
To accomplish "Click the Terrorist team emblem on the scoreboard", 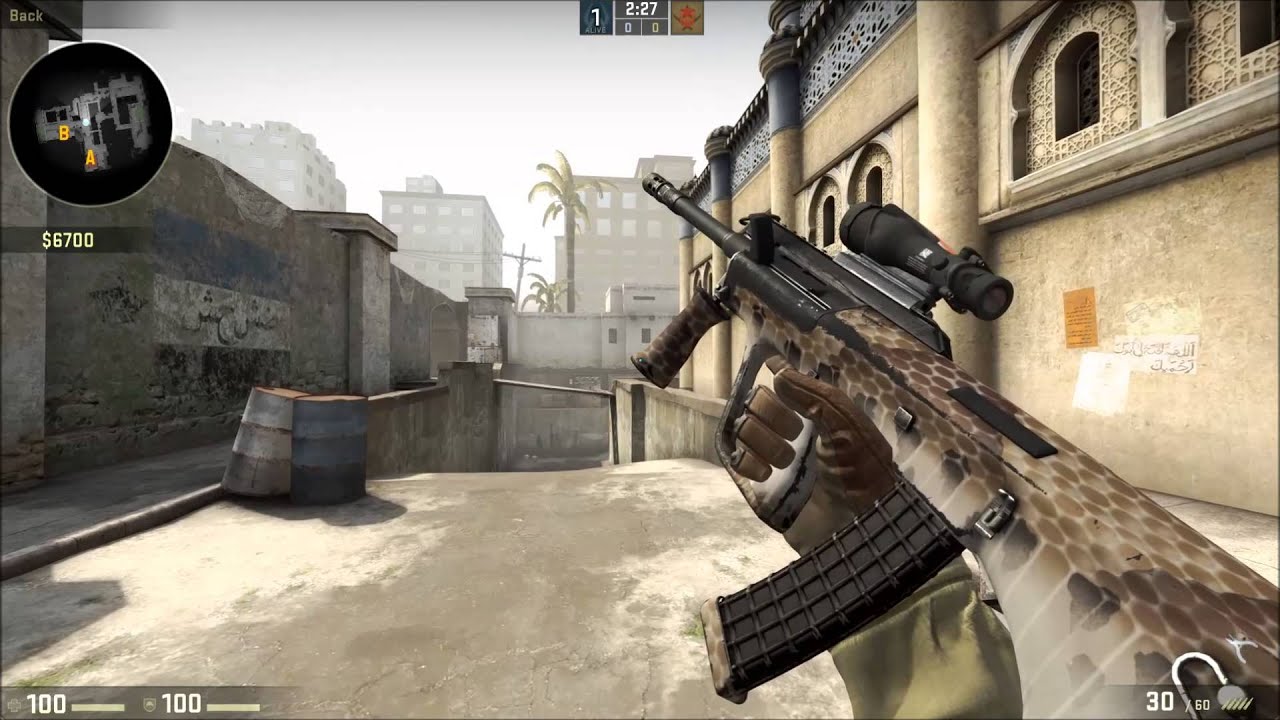I will click(688, 16).
